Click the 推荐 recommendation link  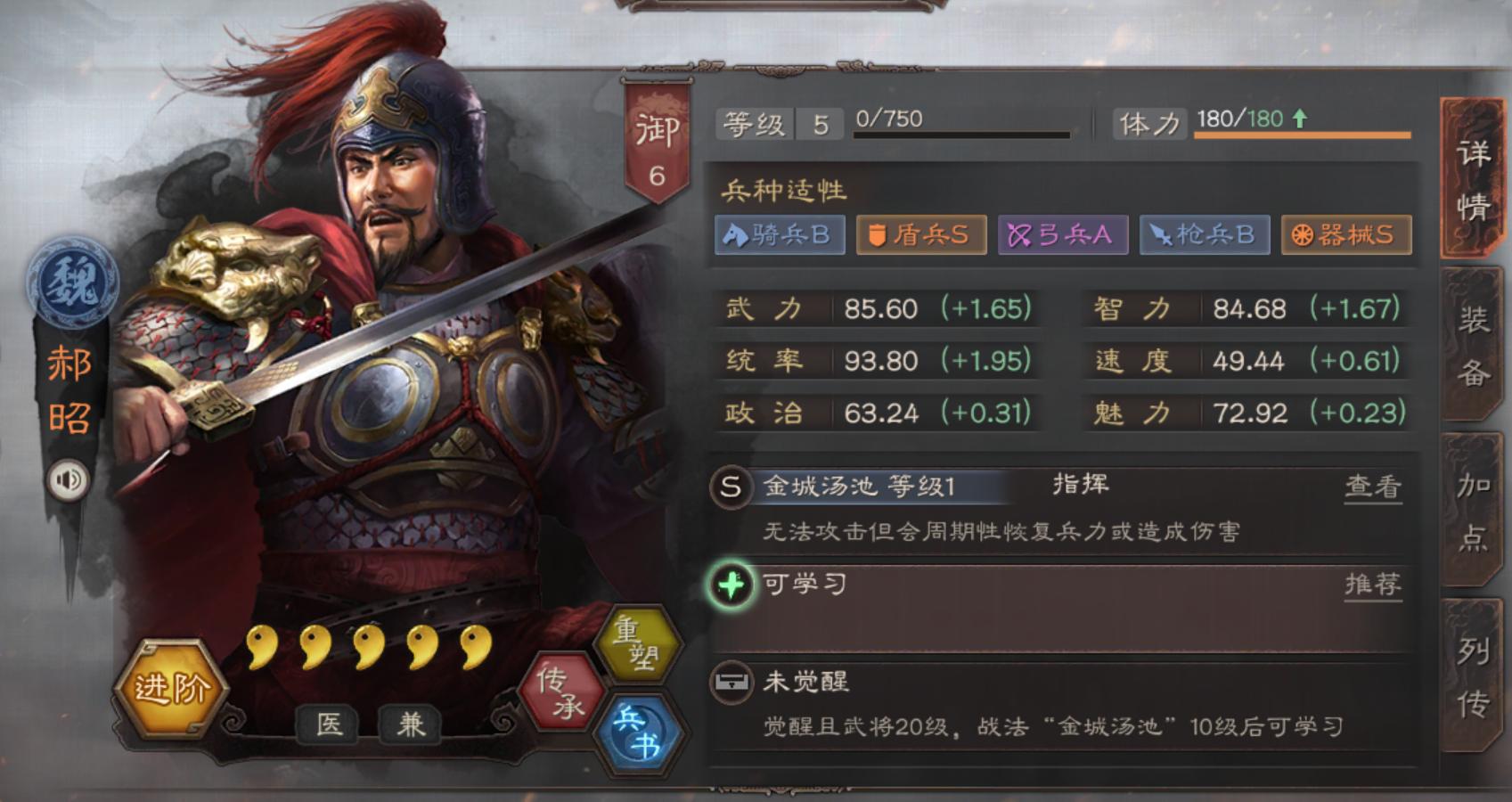(1375, 585)
